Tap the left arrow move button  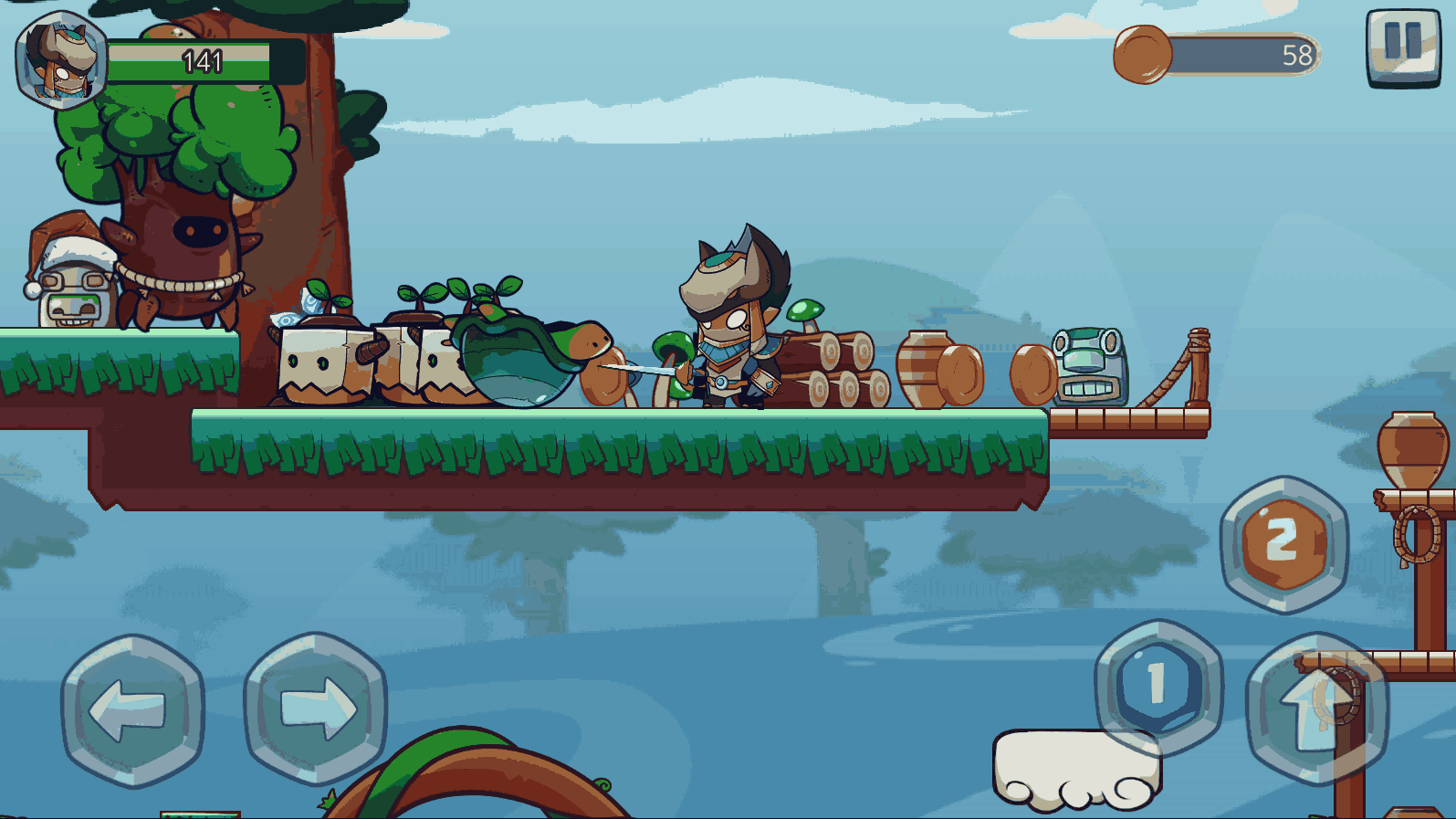click(x=132, y=709)
